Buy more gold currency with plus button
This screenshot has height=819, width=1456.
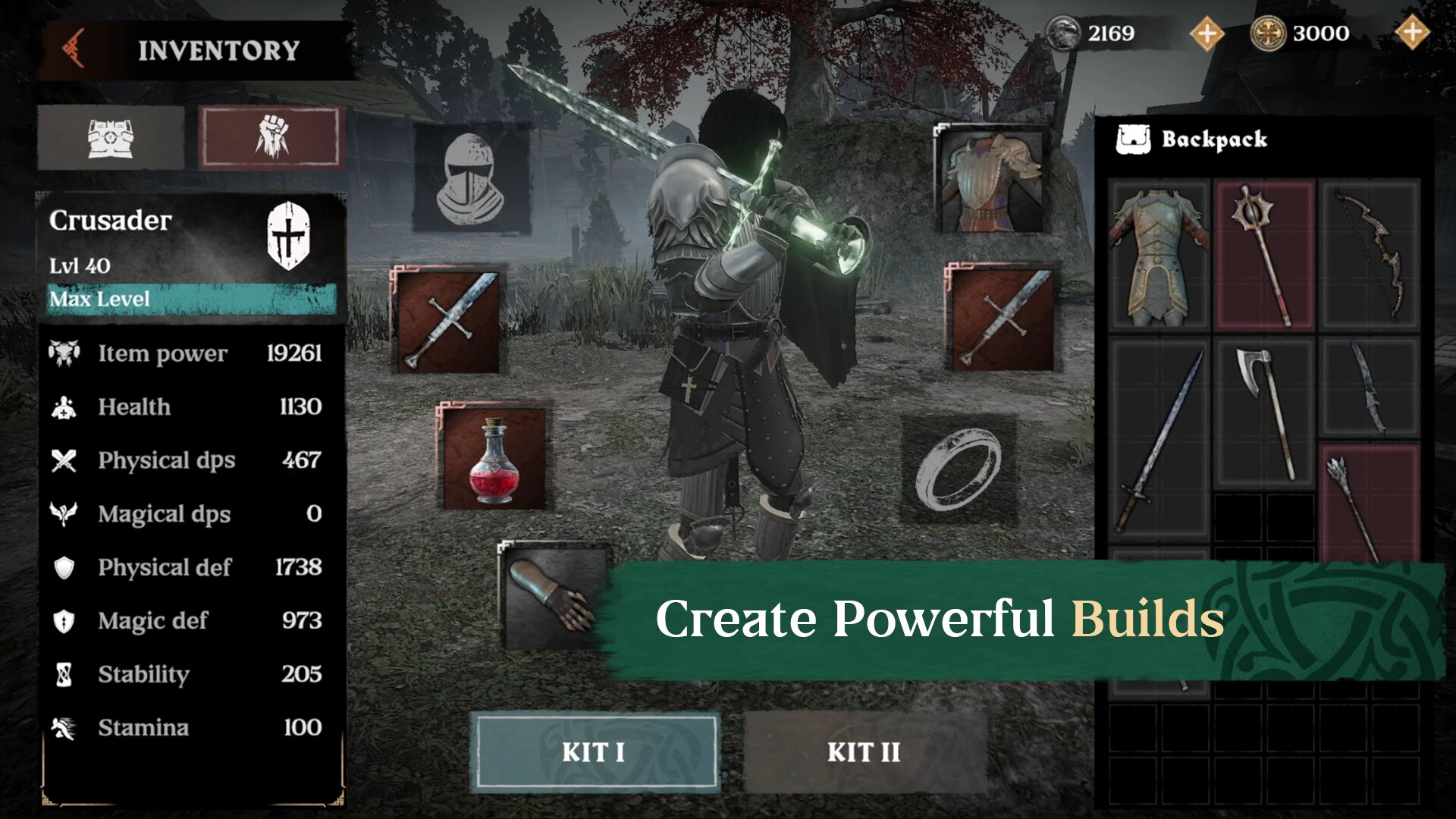pos(1411,33)
